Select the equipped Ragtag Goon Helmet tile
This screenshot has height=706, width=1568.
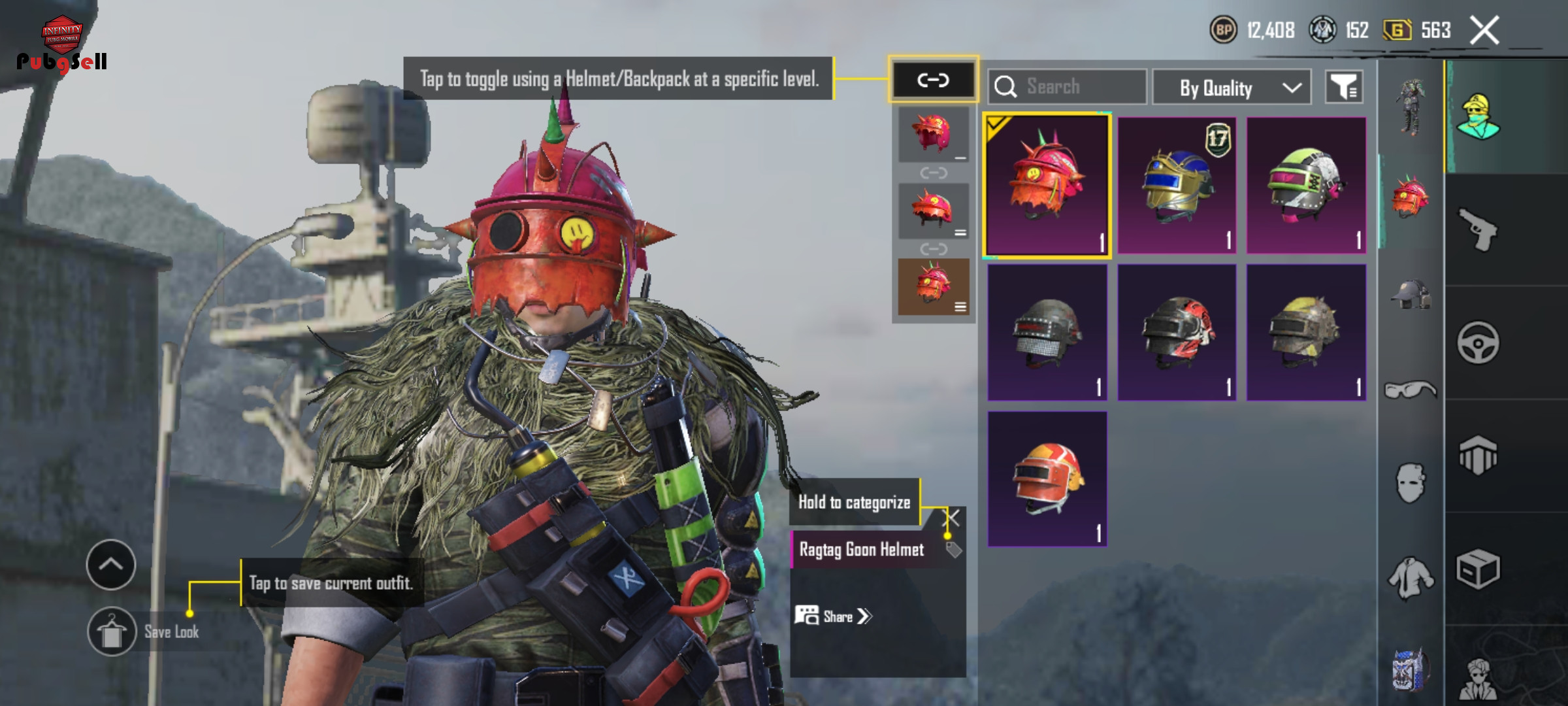[x=1047, y=185]
